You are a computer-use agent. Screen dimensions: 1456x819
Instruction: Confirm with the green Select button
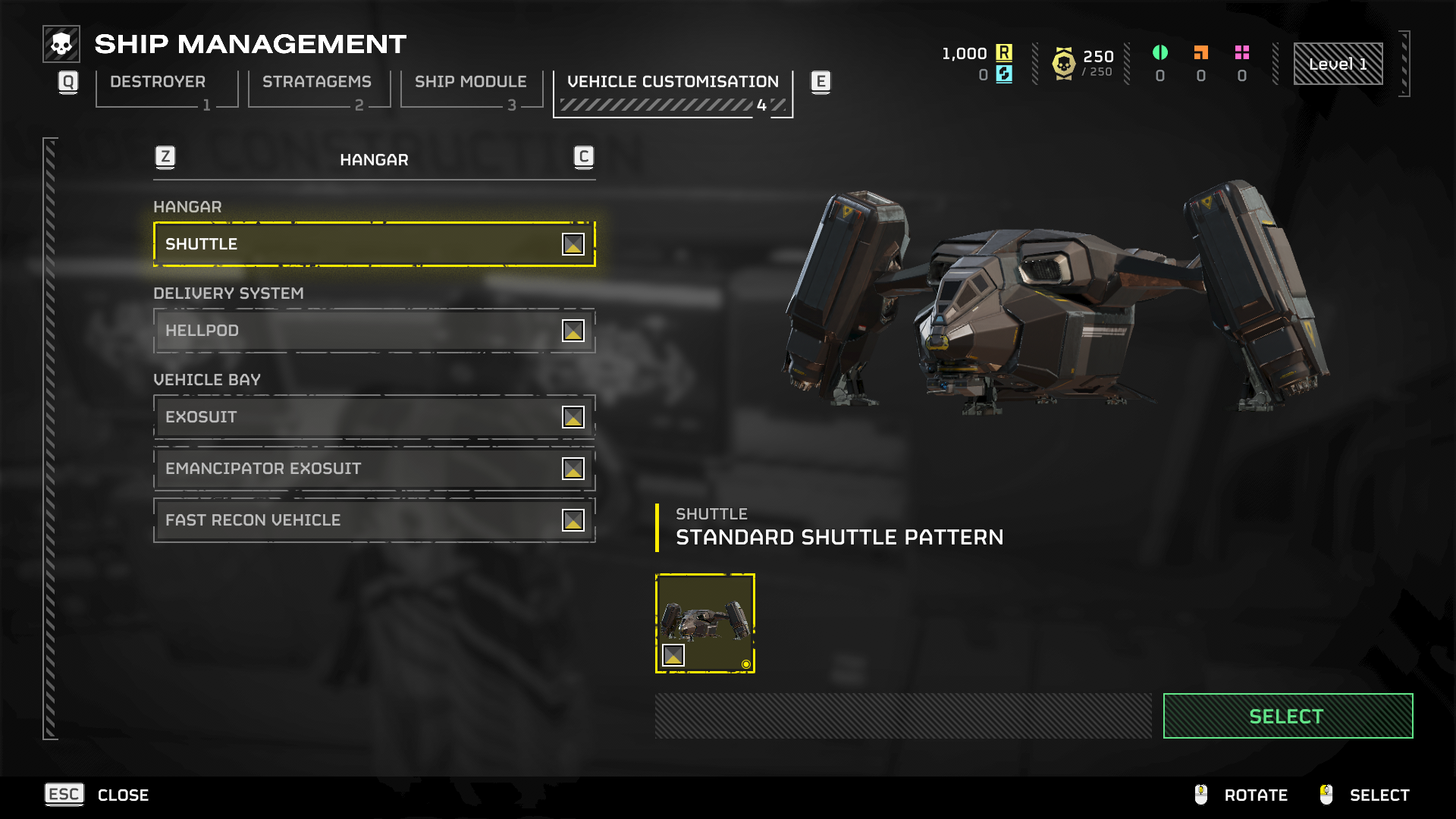(1287, 716)
